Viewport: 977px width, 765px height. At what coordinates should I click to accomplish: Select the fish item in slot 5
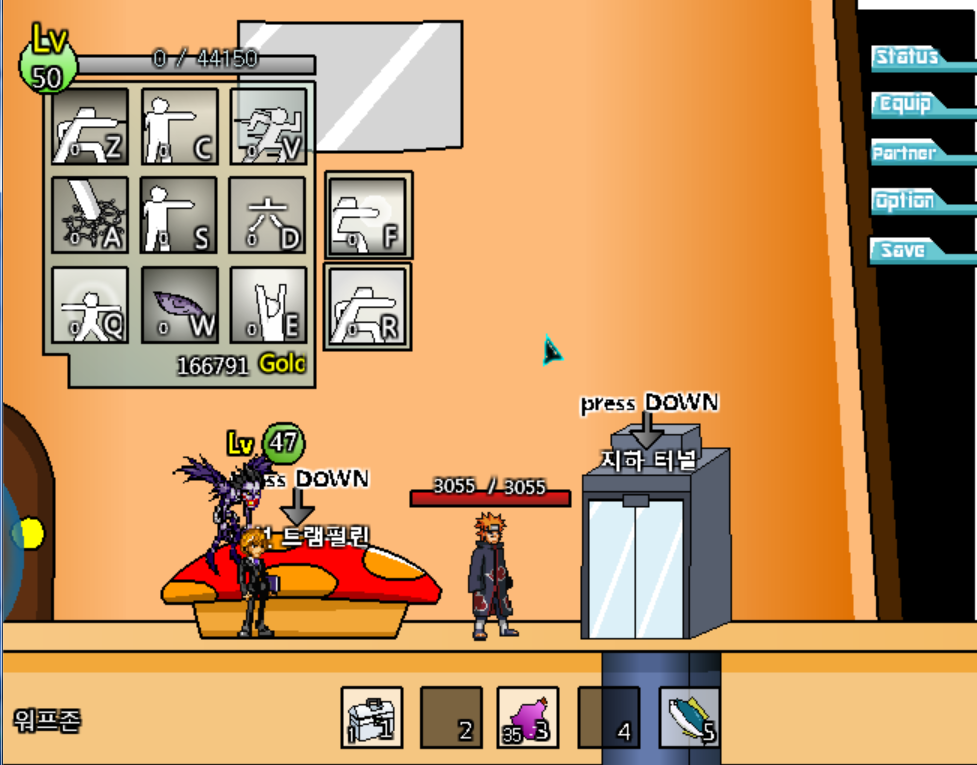click(690, 717)
